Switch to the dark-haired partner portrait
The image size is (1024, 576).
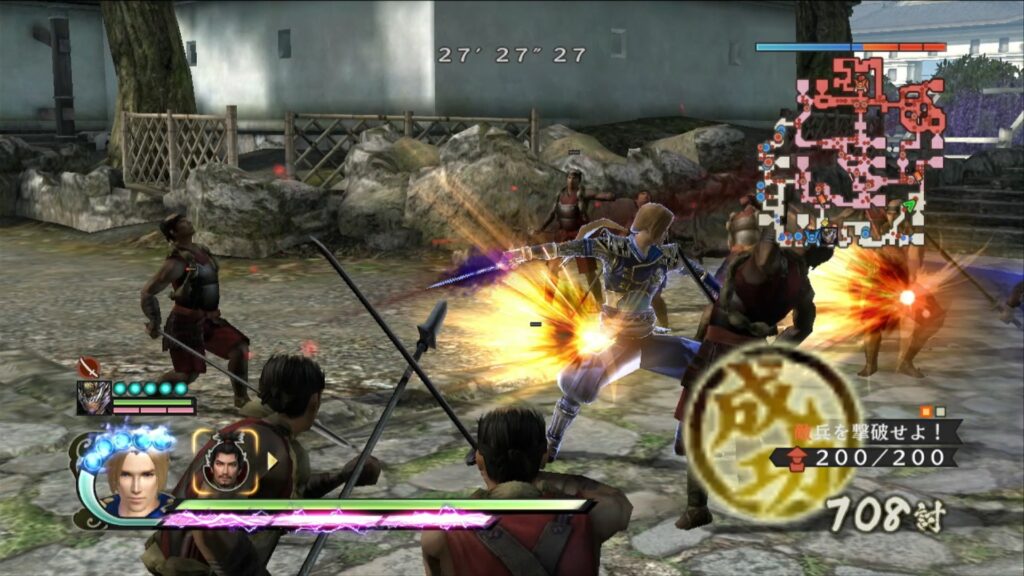224,462
